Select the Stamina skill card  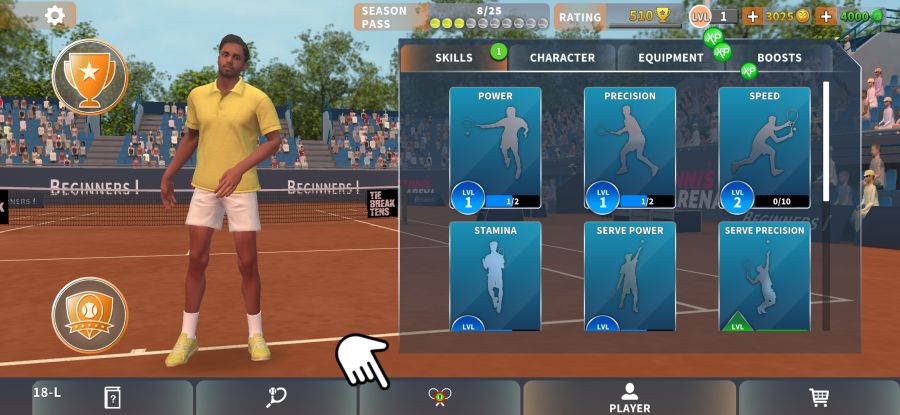(495, 277)
